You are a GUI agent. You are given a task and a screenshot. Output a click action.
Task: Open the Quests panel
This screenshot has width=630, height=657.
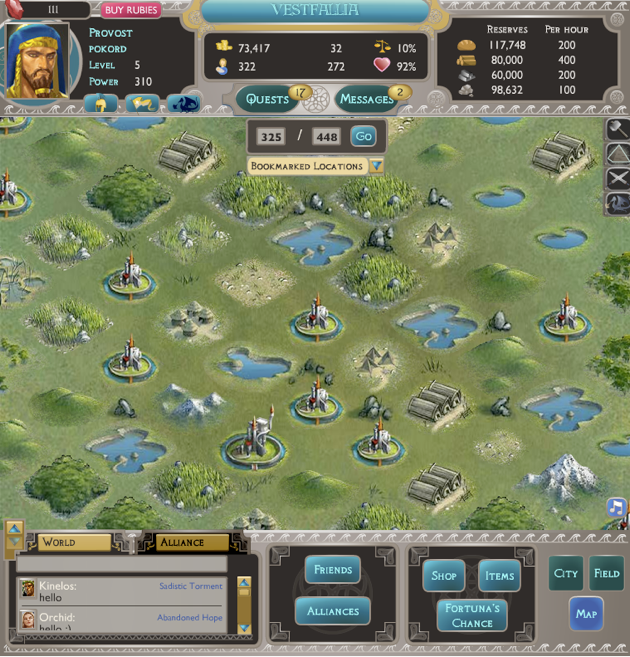pyautogui.click(x=268, y=99)
